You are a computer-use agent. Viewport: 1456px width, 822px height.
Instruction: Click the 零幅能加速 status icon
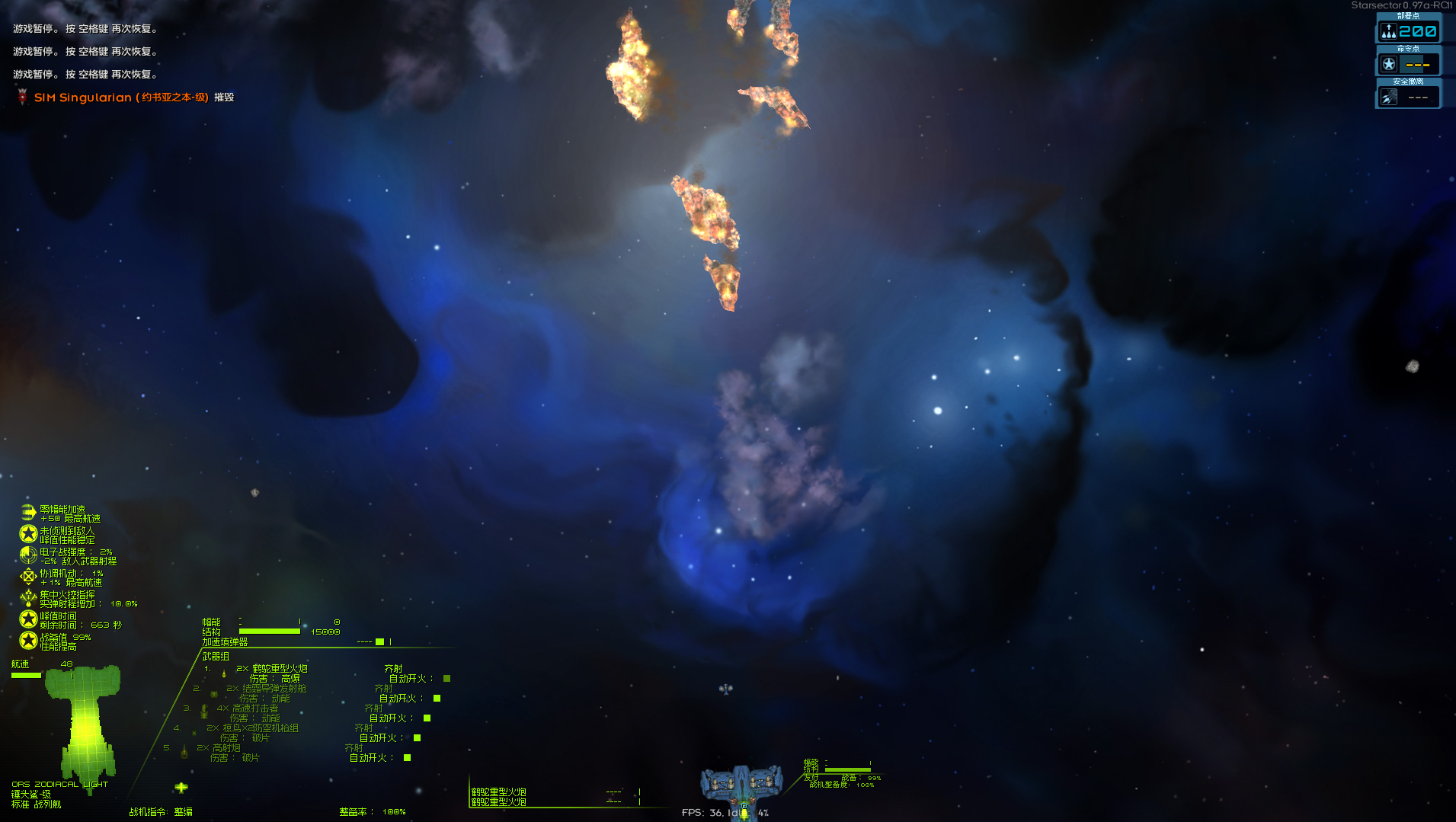(x=28, y=513)
